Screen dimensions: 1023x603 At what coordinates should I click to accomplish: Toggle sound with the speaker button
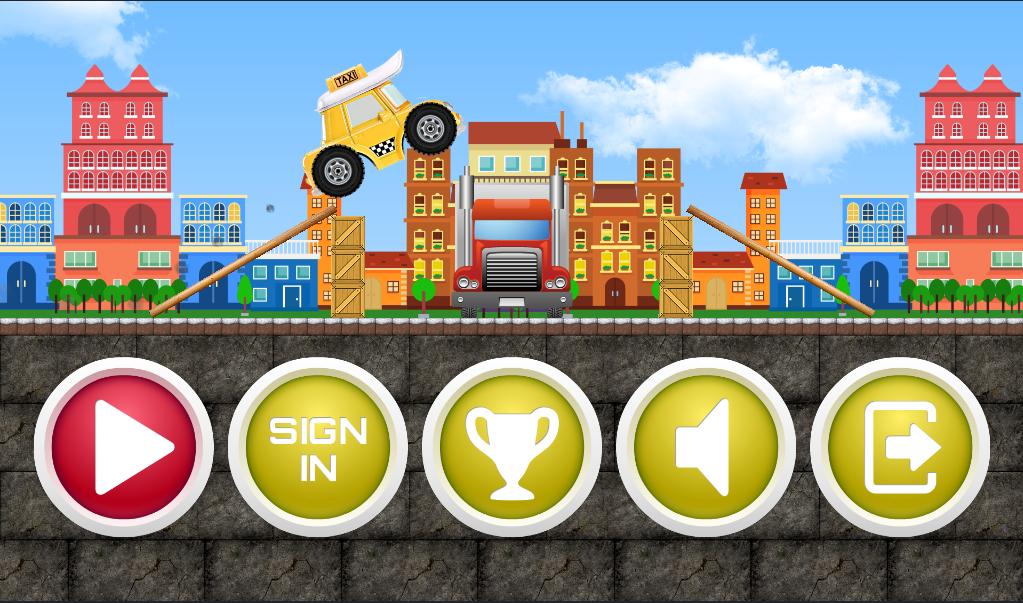(x=706, y=447)
